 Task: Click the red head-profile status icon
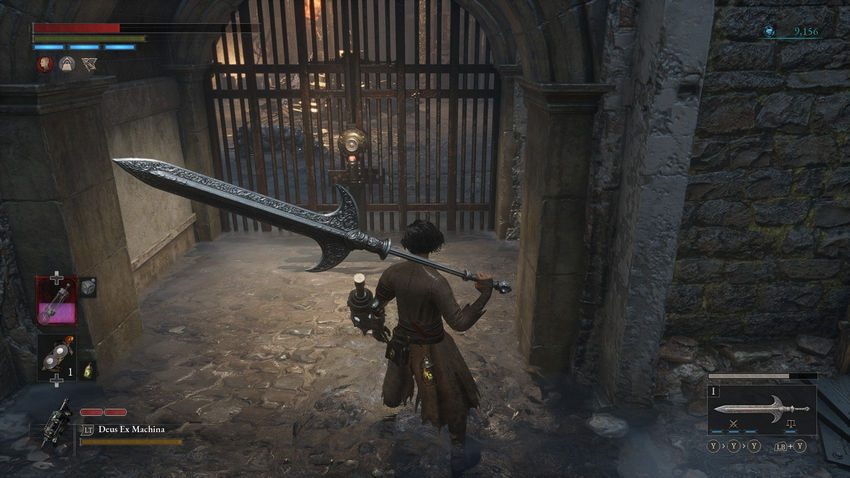[45, 64]
